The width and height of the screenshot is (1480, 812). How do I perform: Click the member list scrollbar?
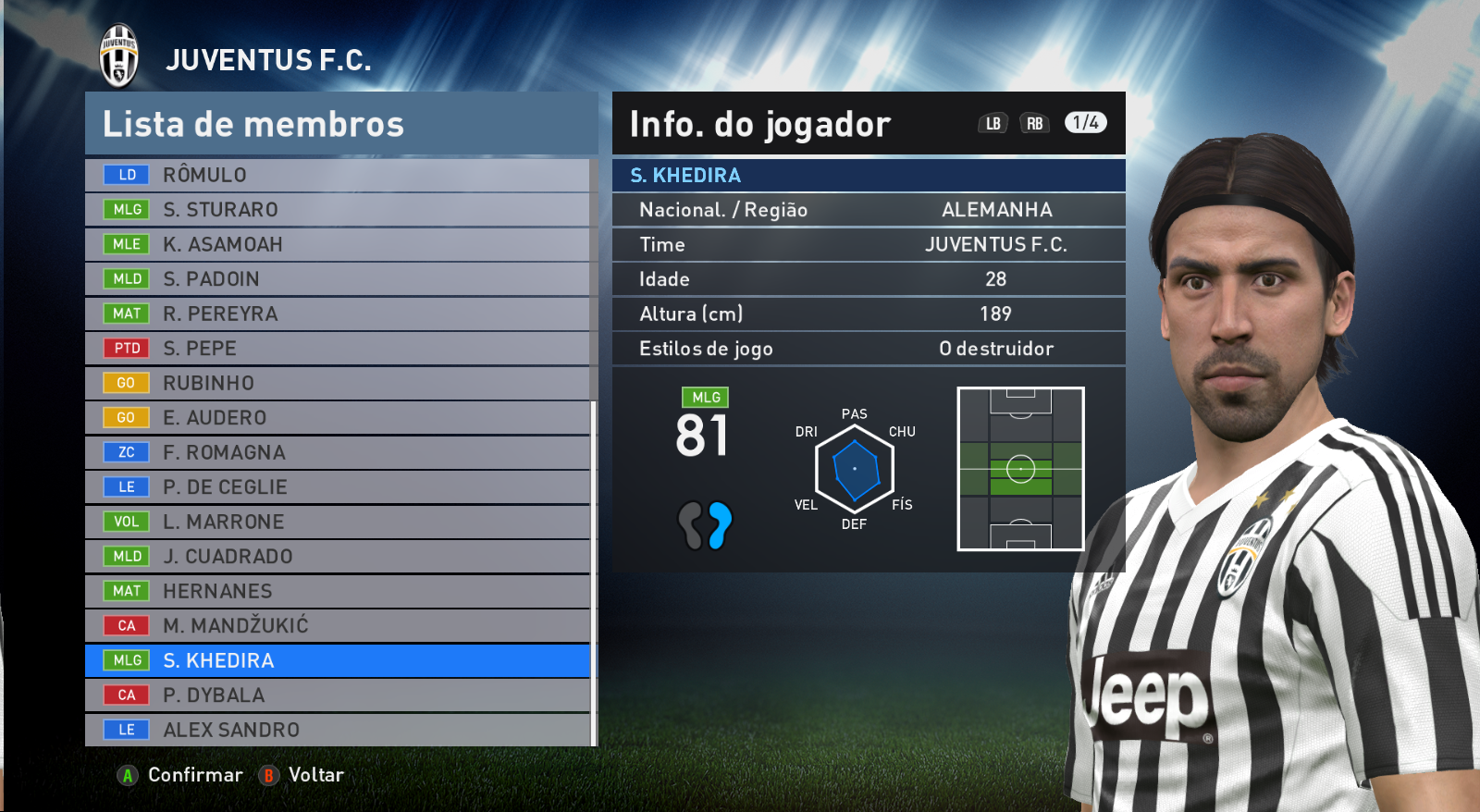coord(593,573)
